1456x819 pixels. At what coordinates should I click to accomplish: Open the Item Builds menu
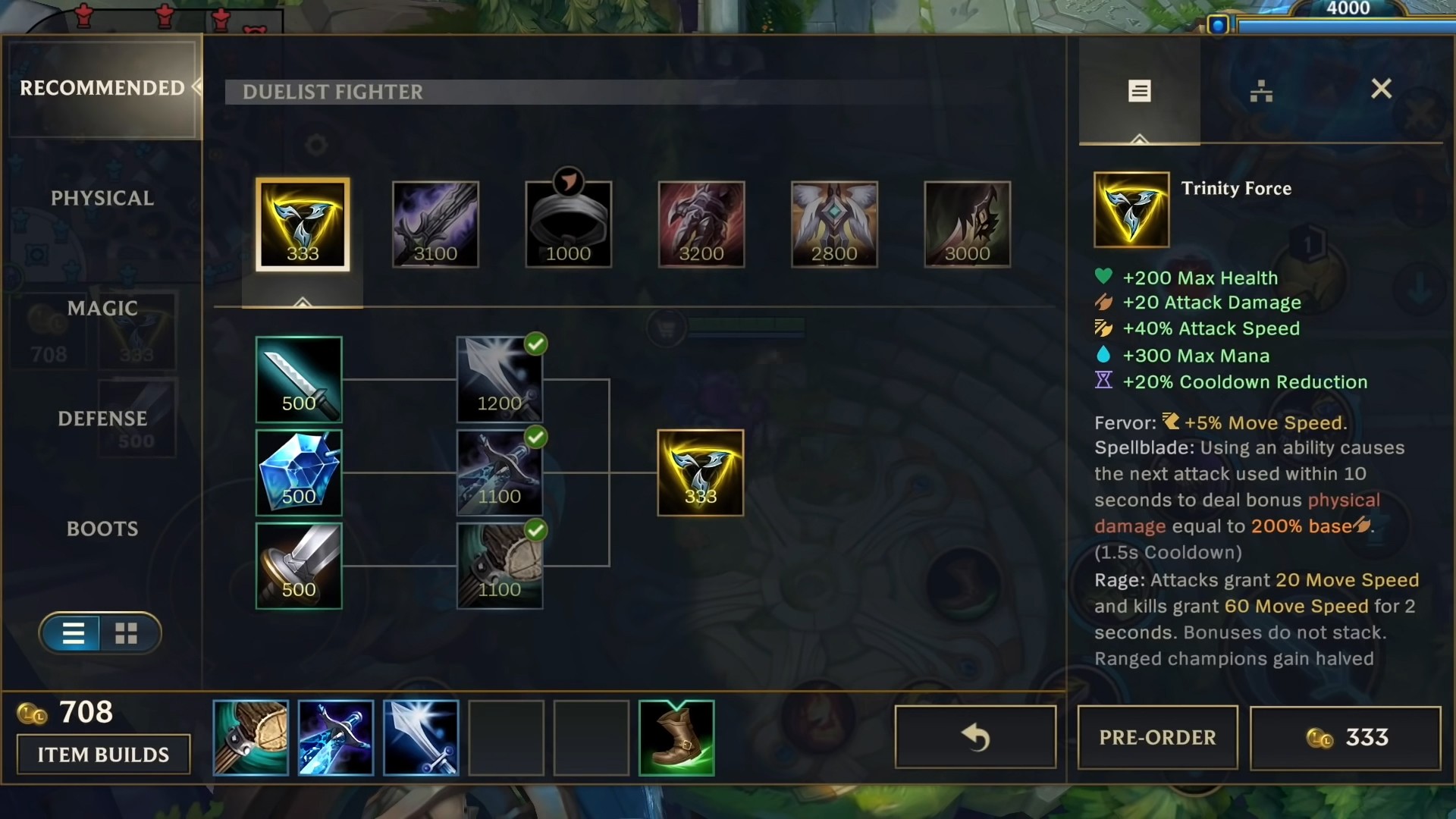[104, 755]
